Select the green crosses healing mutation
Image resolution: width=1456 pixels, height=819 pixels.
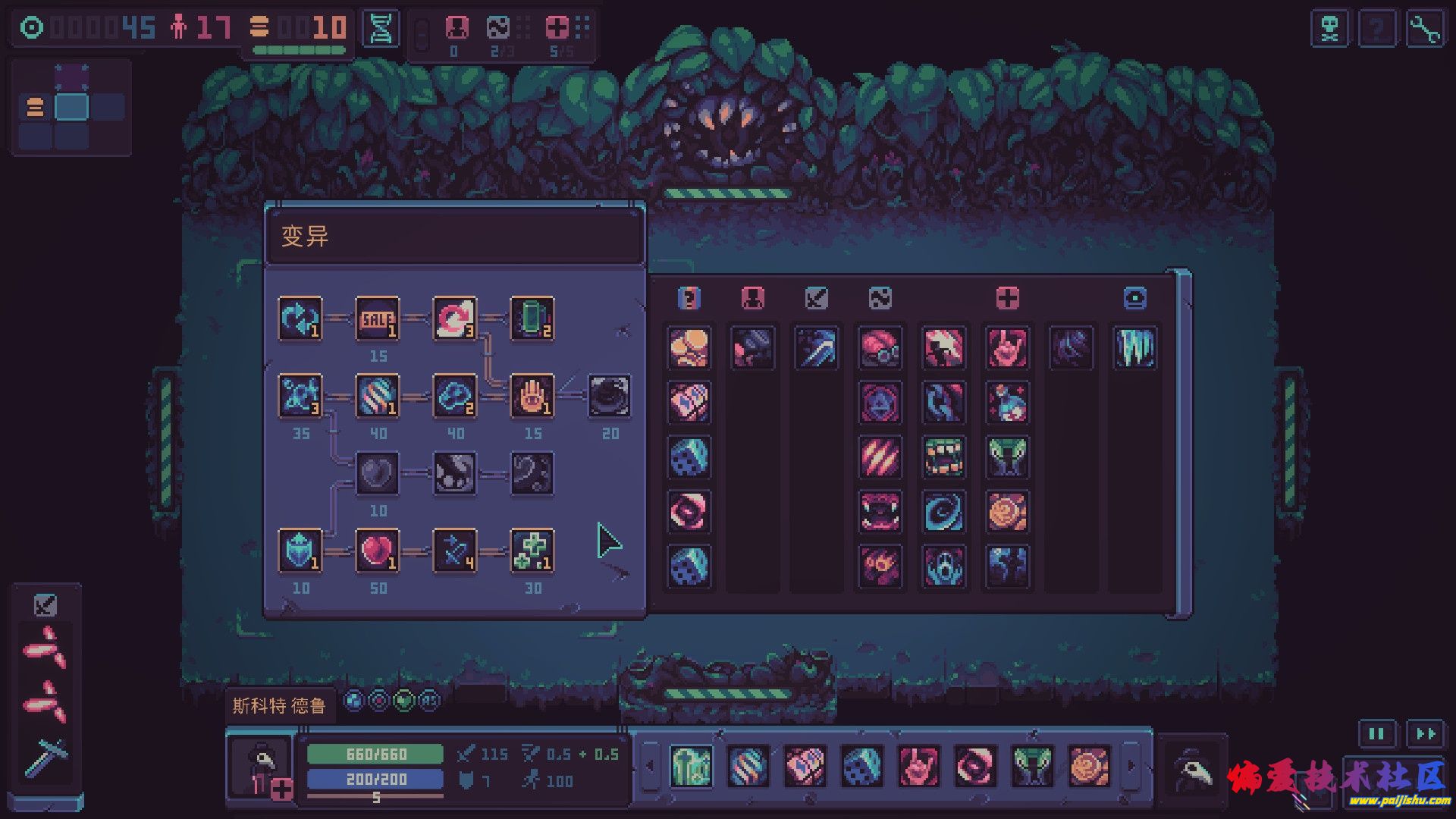pos(532,551)
